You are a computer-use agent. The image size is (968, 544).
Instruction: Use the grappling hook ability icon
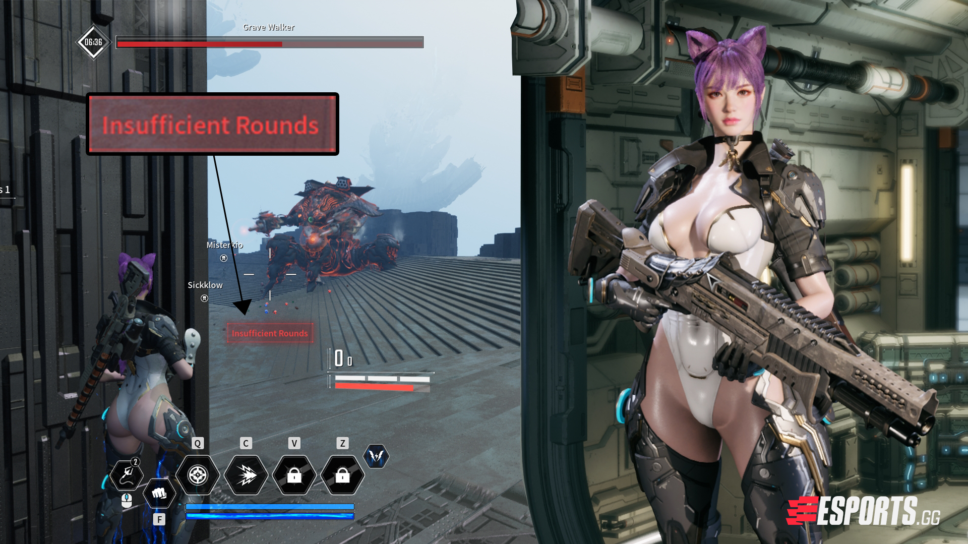pos(128,473)
